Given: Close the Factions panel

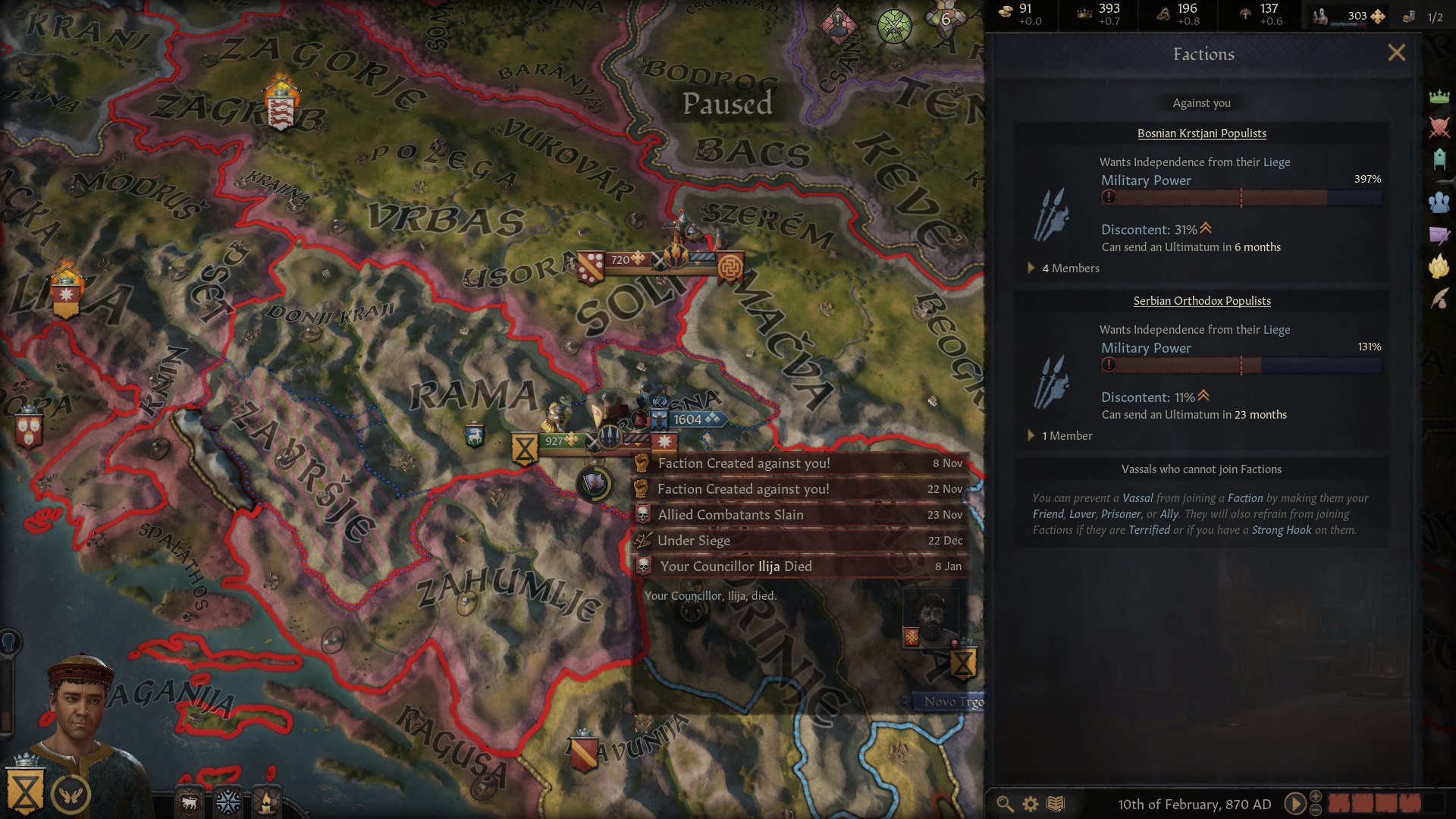Looking at the screenshot, I should [1396, 53].
